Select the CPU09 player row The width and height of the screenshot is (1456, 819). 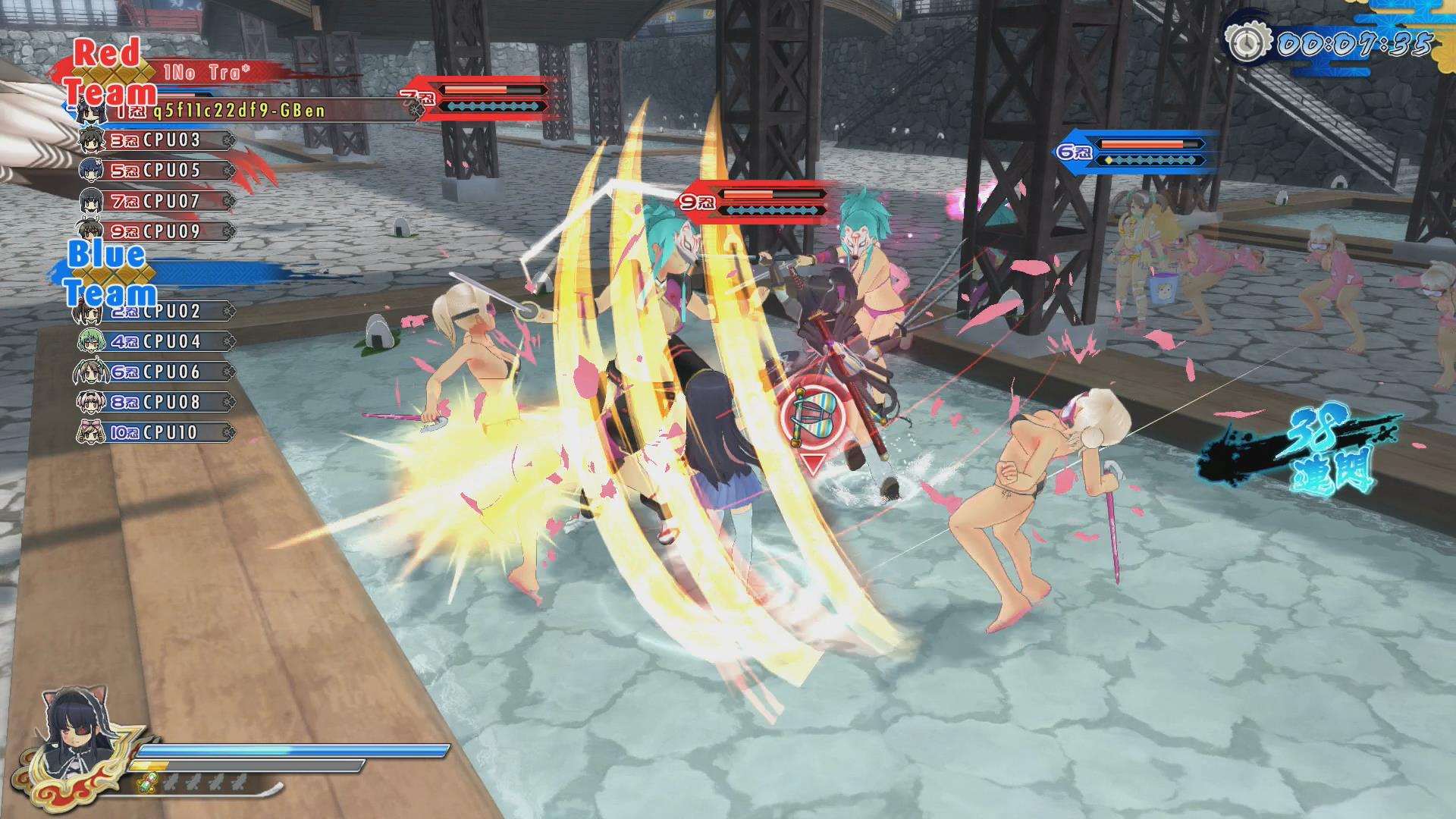tap(157, 231)
